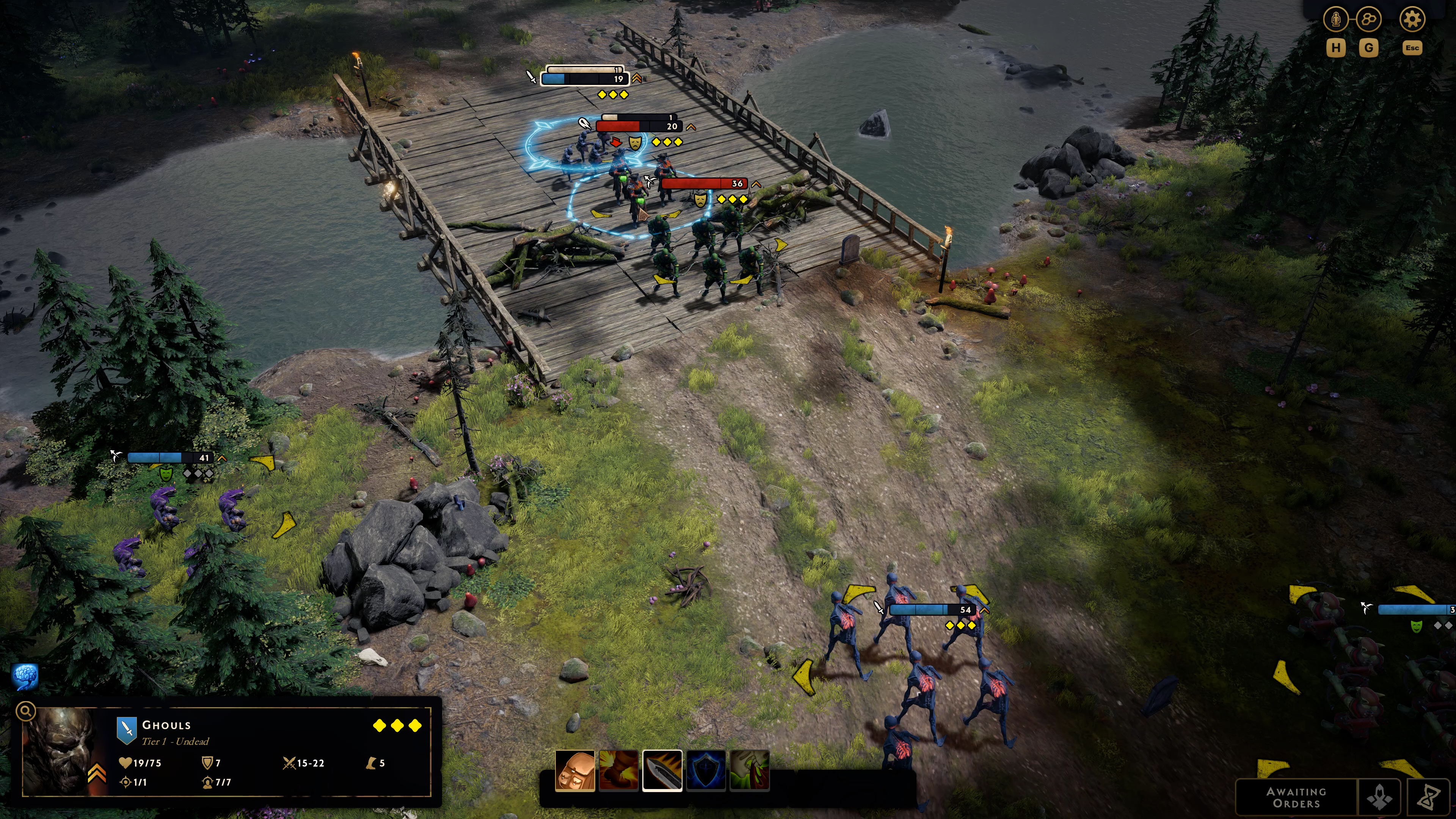The image size is (1456, 819).
Task: Click the blue brain icon
Action: pyautogui.click(x=25, y=676)
